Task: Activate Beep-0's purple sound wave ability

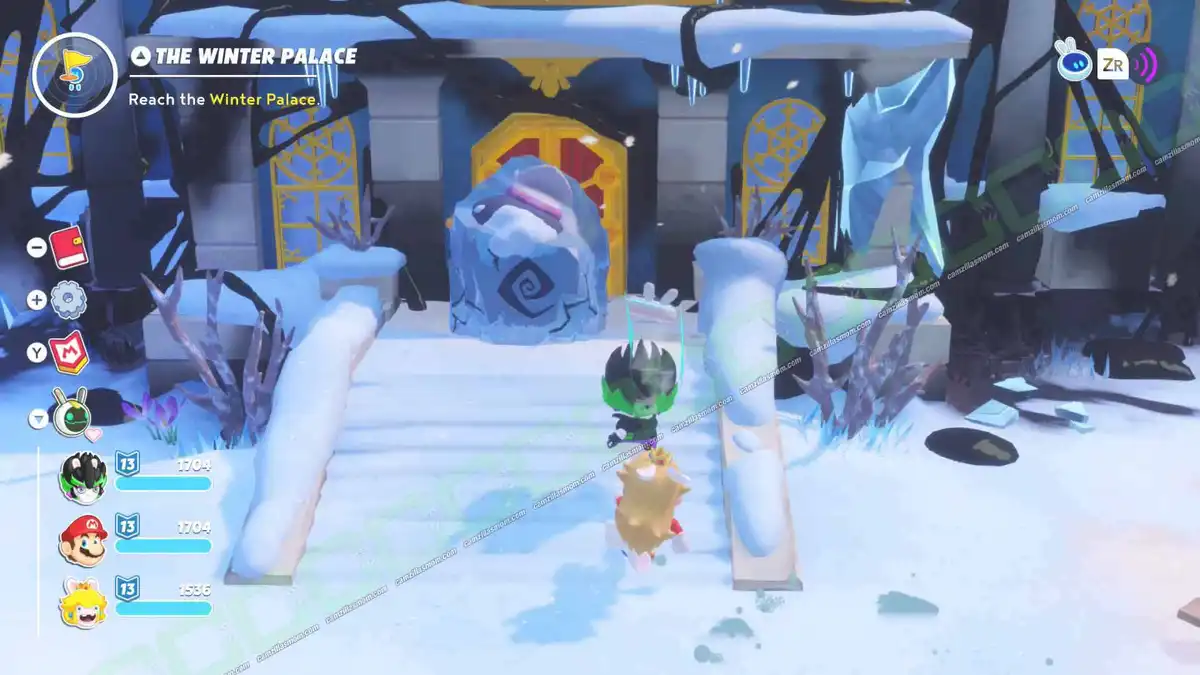Action: tap(1143, 65)
